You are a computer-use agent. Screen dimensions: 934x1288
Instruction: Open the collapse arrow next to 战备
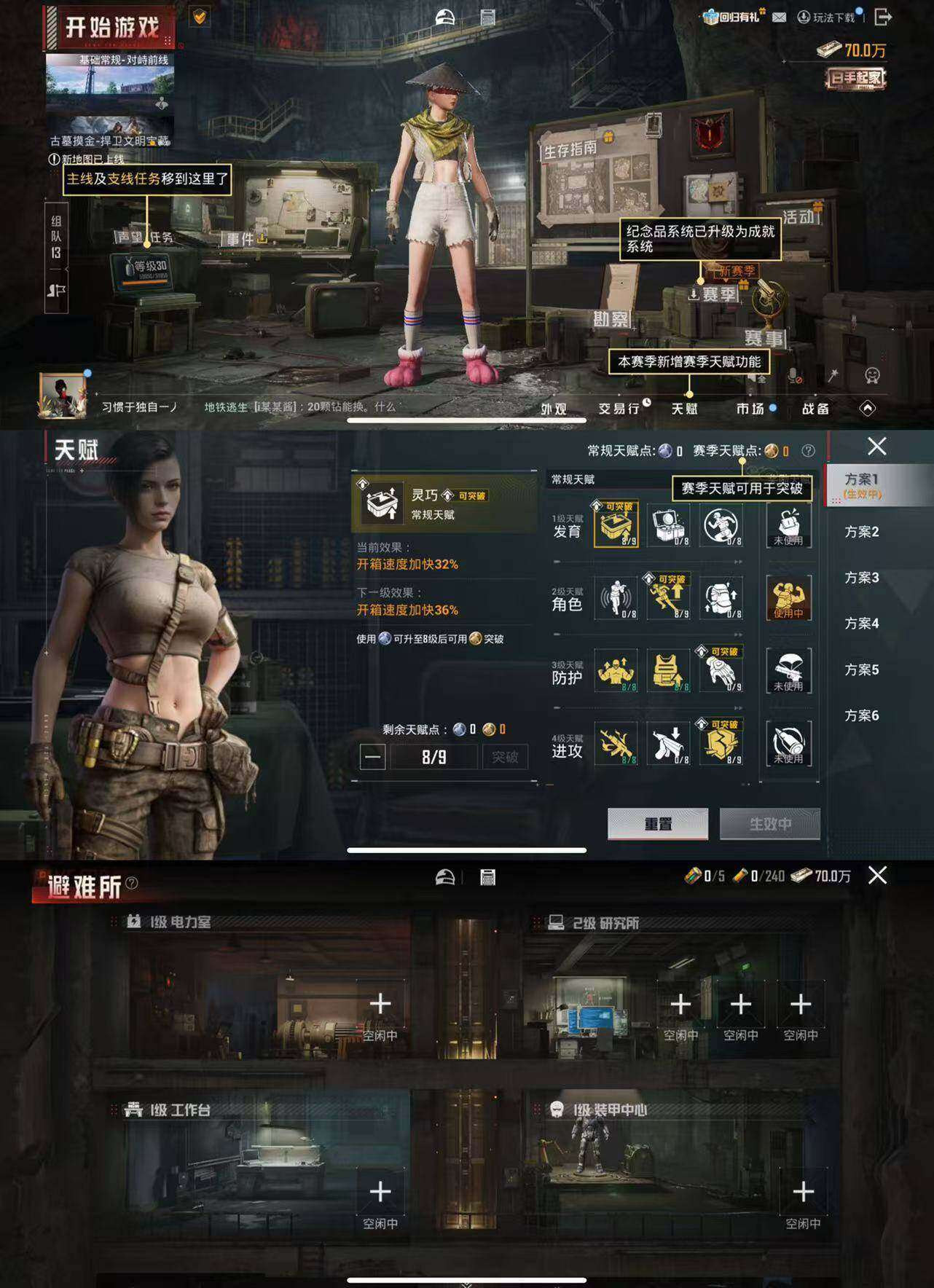[x=868, y=409]
